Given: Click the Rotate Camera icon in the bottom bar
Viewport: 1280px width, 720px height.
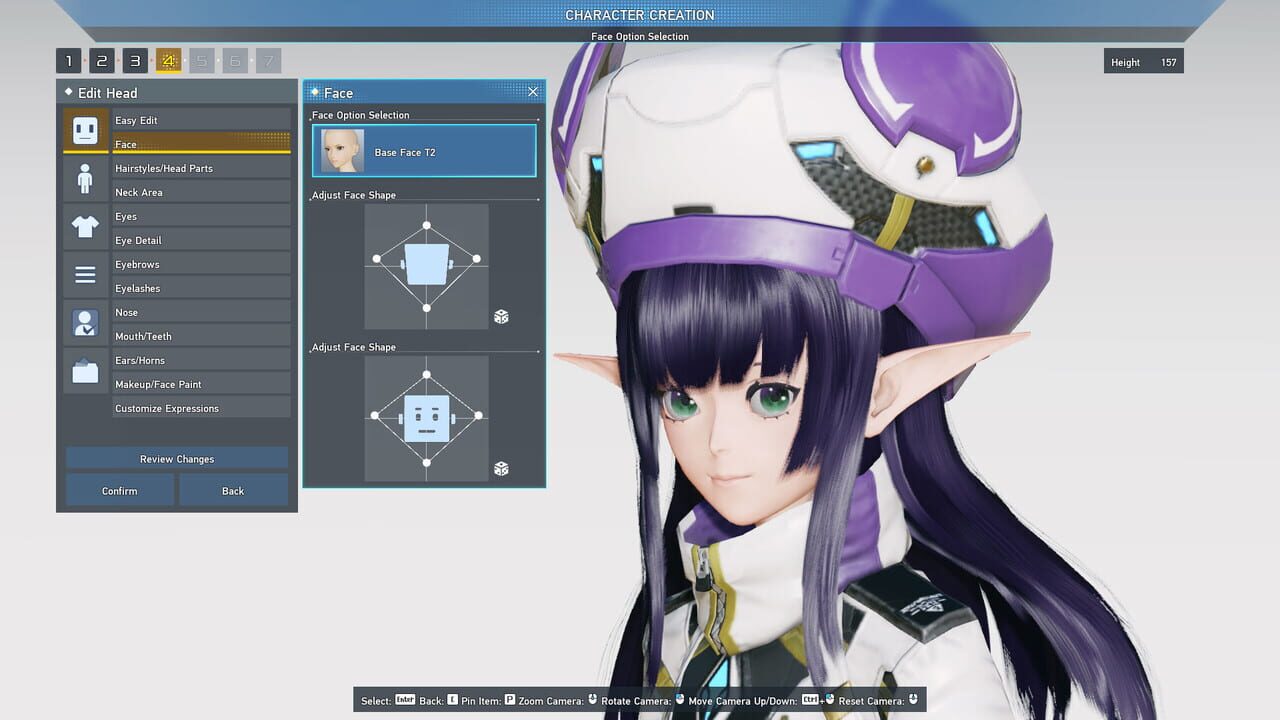Looking at the screenshot, I should [x=678, y=700].
